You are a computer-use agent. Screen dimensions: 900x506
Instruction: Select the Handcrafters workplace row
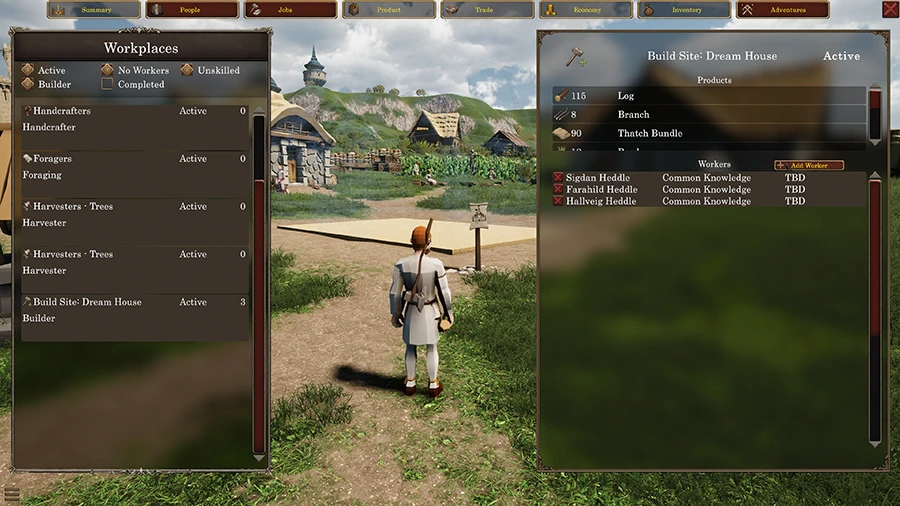[x=134, y=119]
